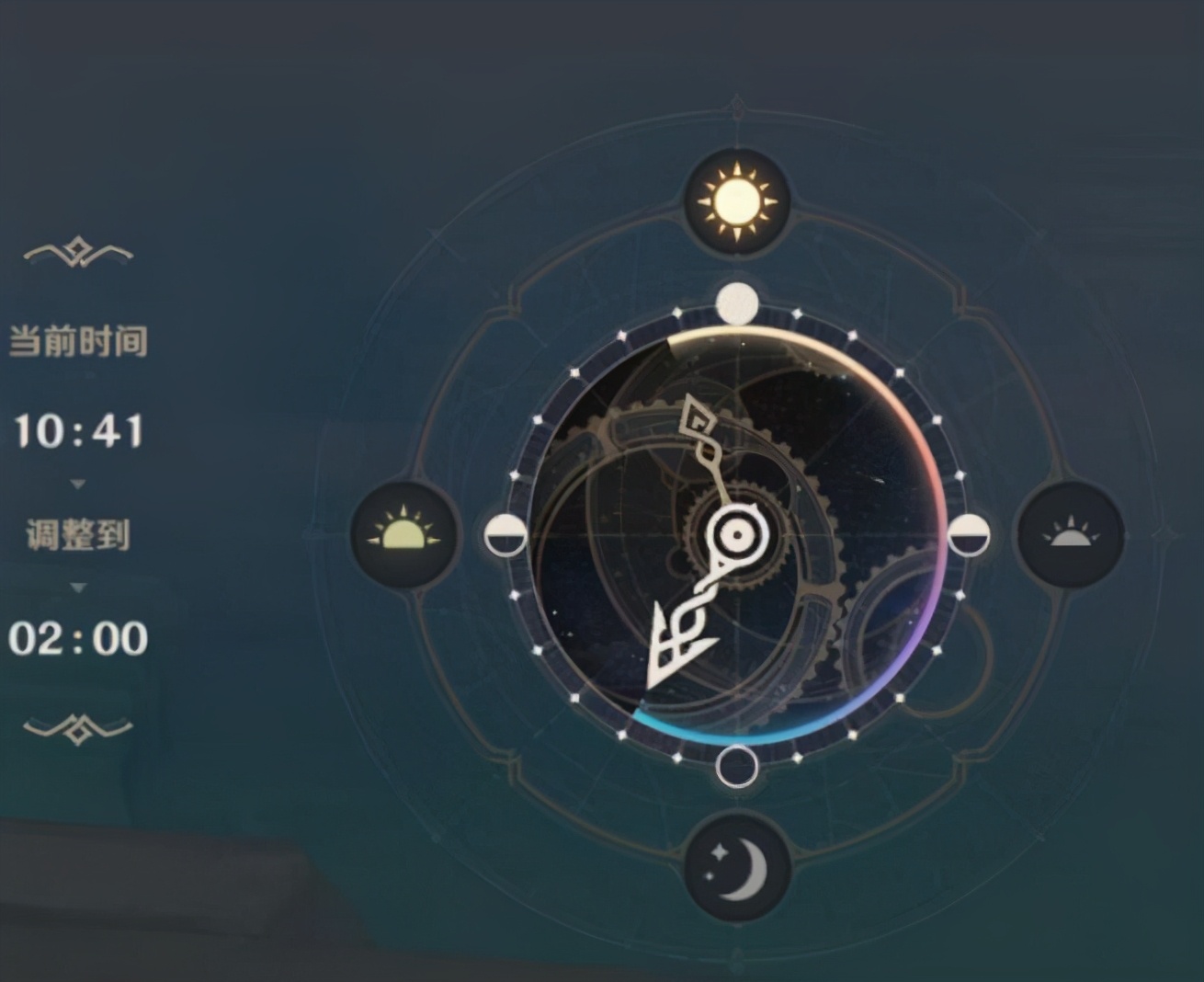Screen dimensions: 1204x982
Task: Choose the crescent moon night icon
Action: 737,868
